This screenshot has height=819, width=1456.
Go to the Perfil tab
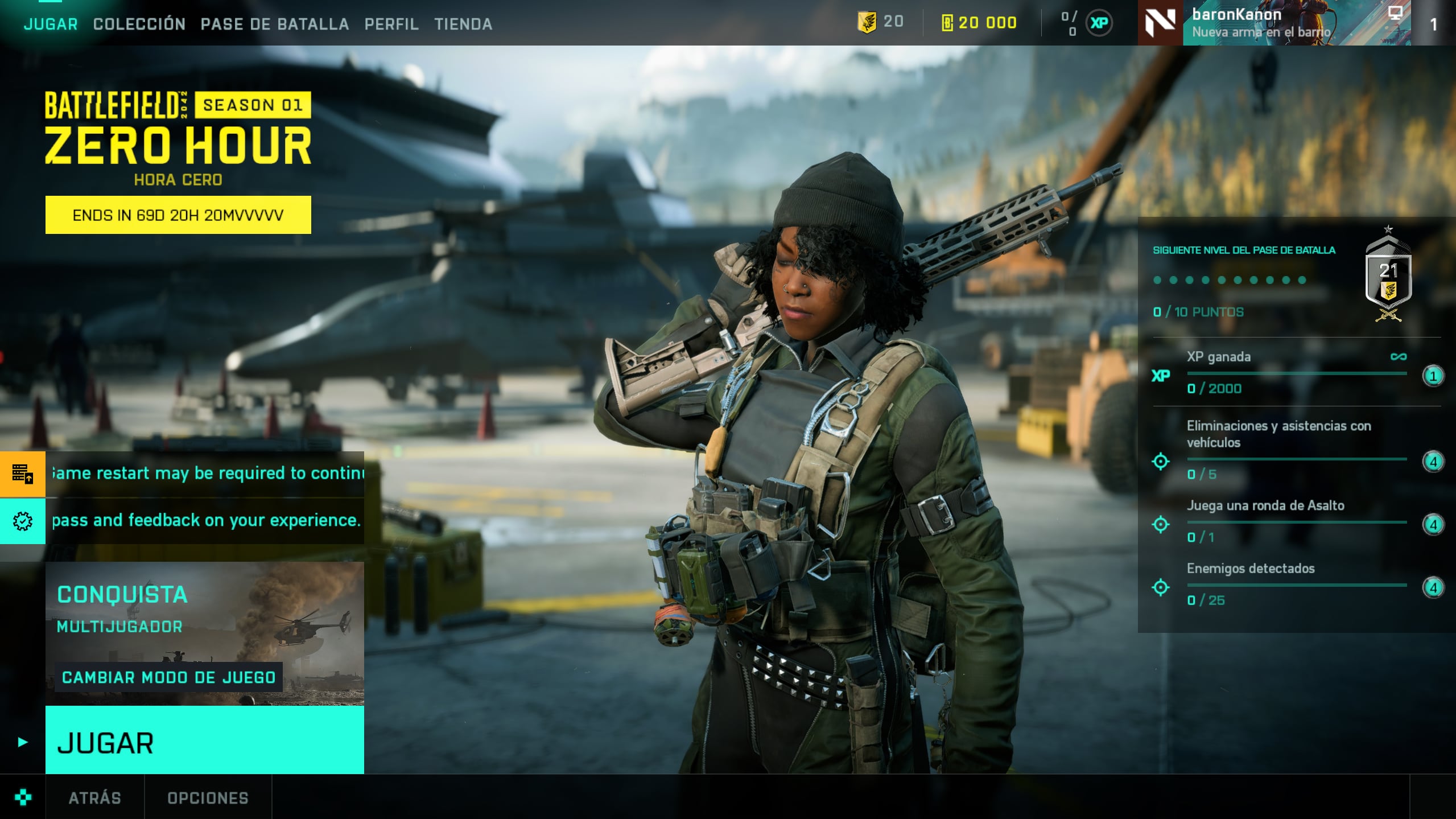[391, 24]
